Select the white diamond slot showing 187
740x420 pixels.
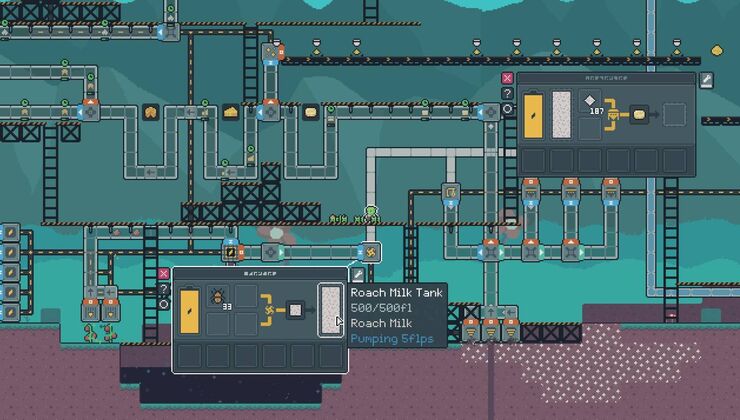coord(590,103)
